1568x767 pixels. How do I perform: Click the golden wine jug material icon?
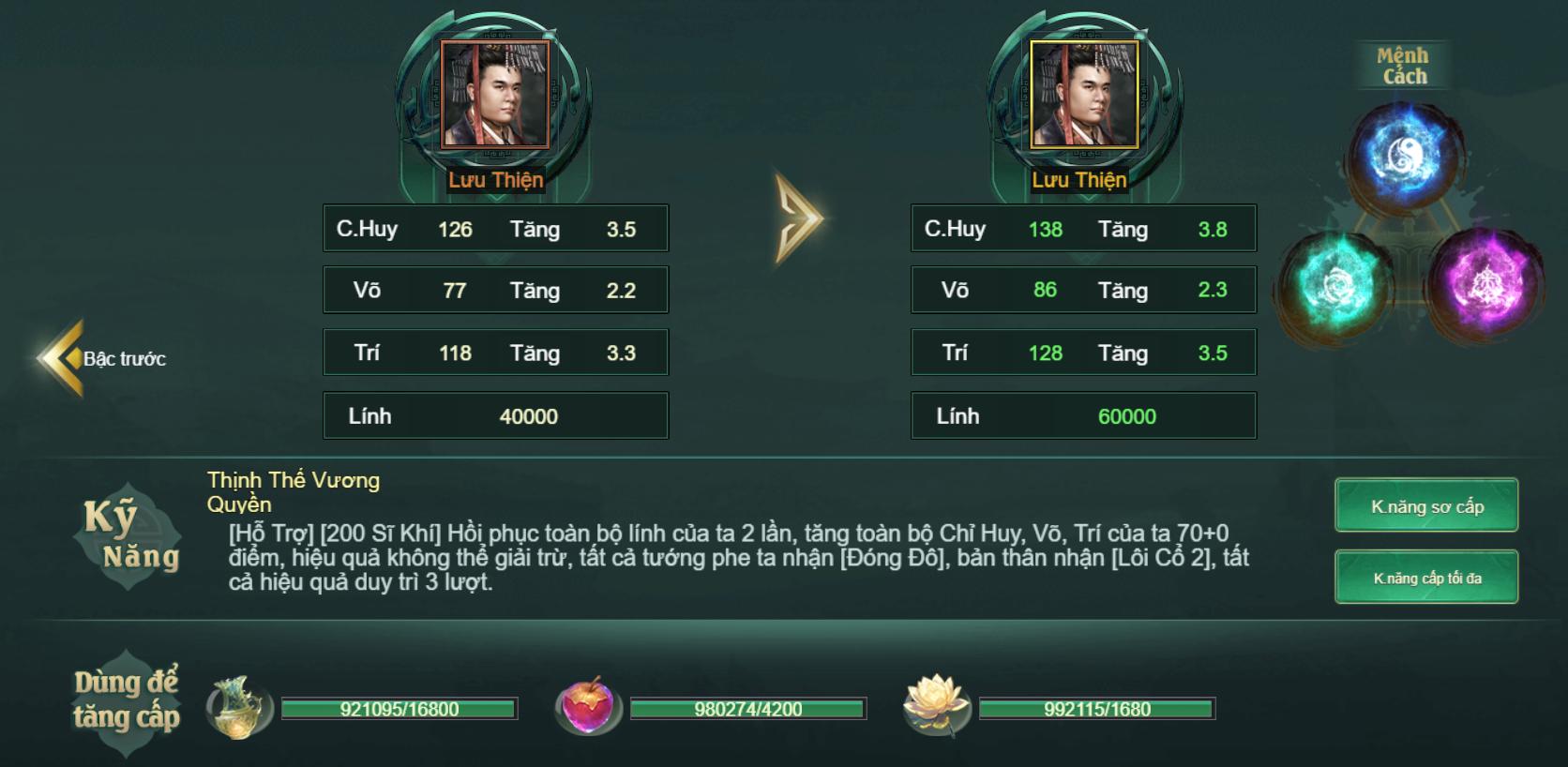(237, 708)
